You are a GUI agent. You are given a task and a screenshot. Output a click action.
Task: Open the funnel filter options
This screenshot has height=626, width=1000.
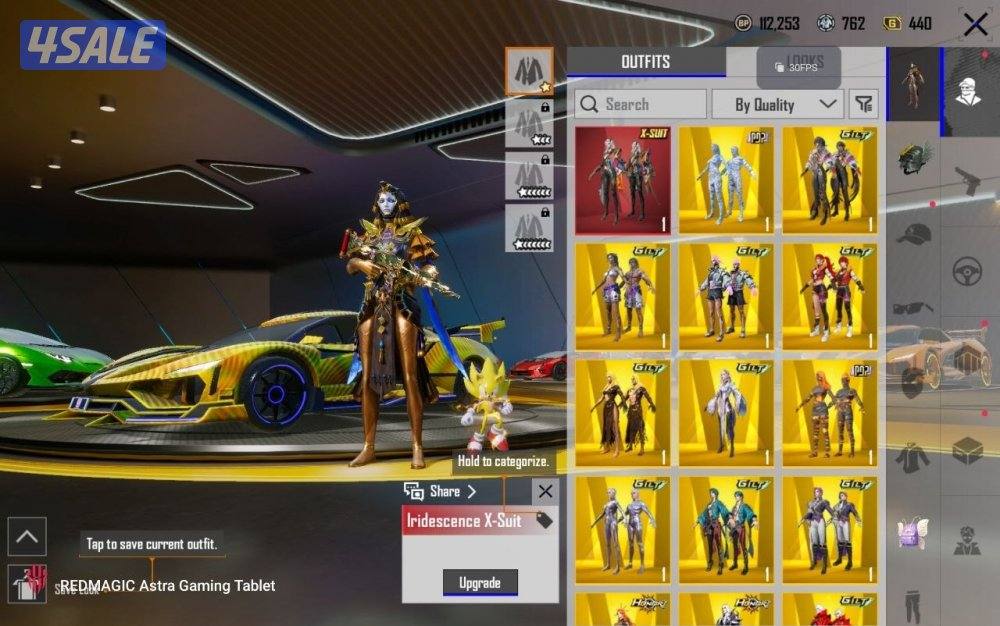pos(862,104)
